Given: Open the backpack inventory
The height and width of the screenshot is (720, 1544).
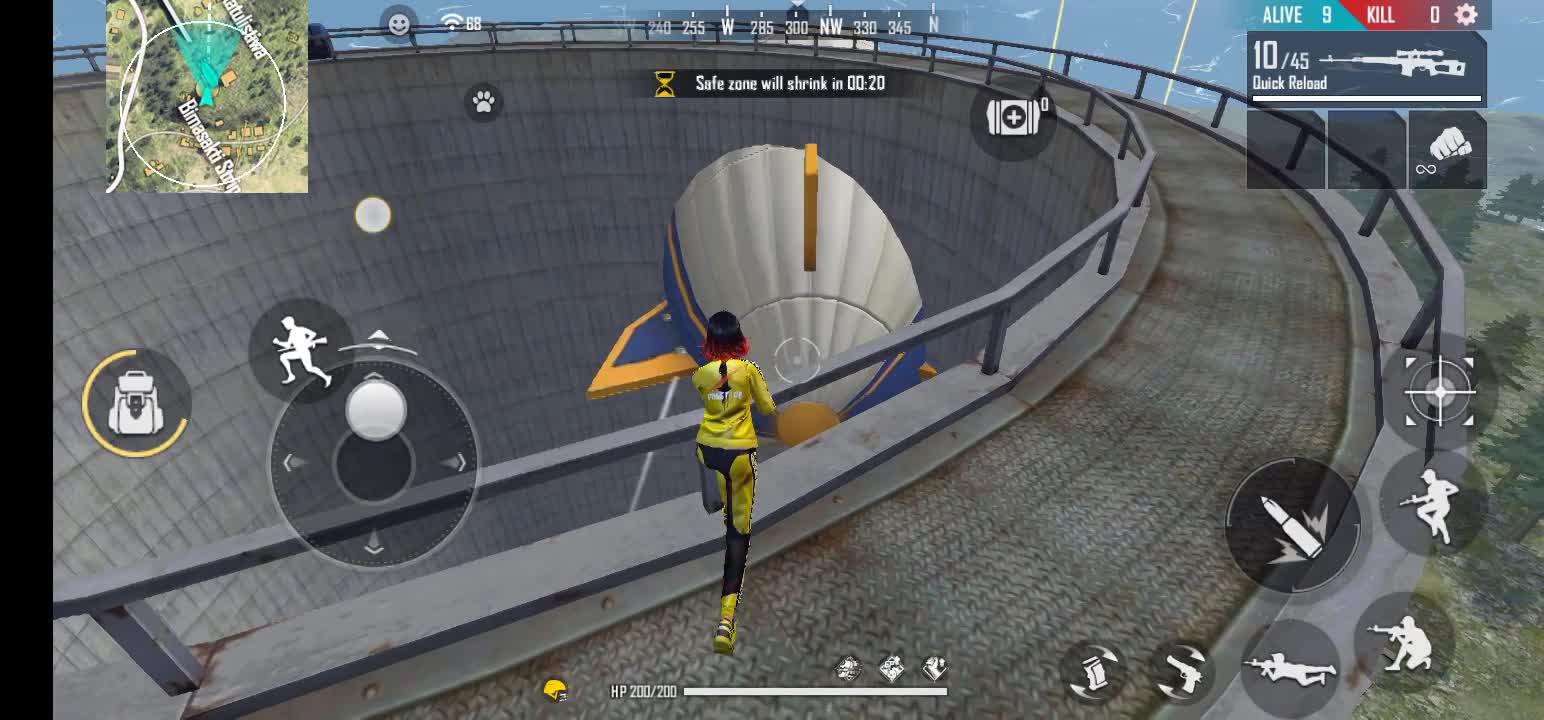Looking at the screenshot, I should coord(135,403).
